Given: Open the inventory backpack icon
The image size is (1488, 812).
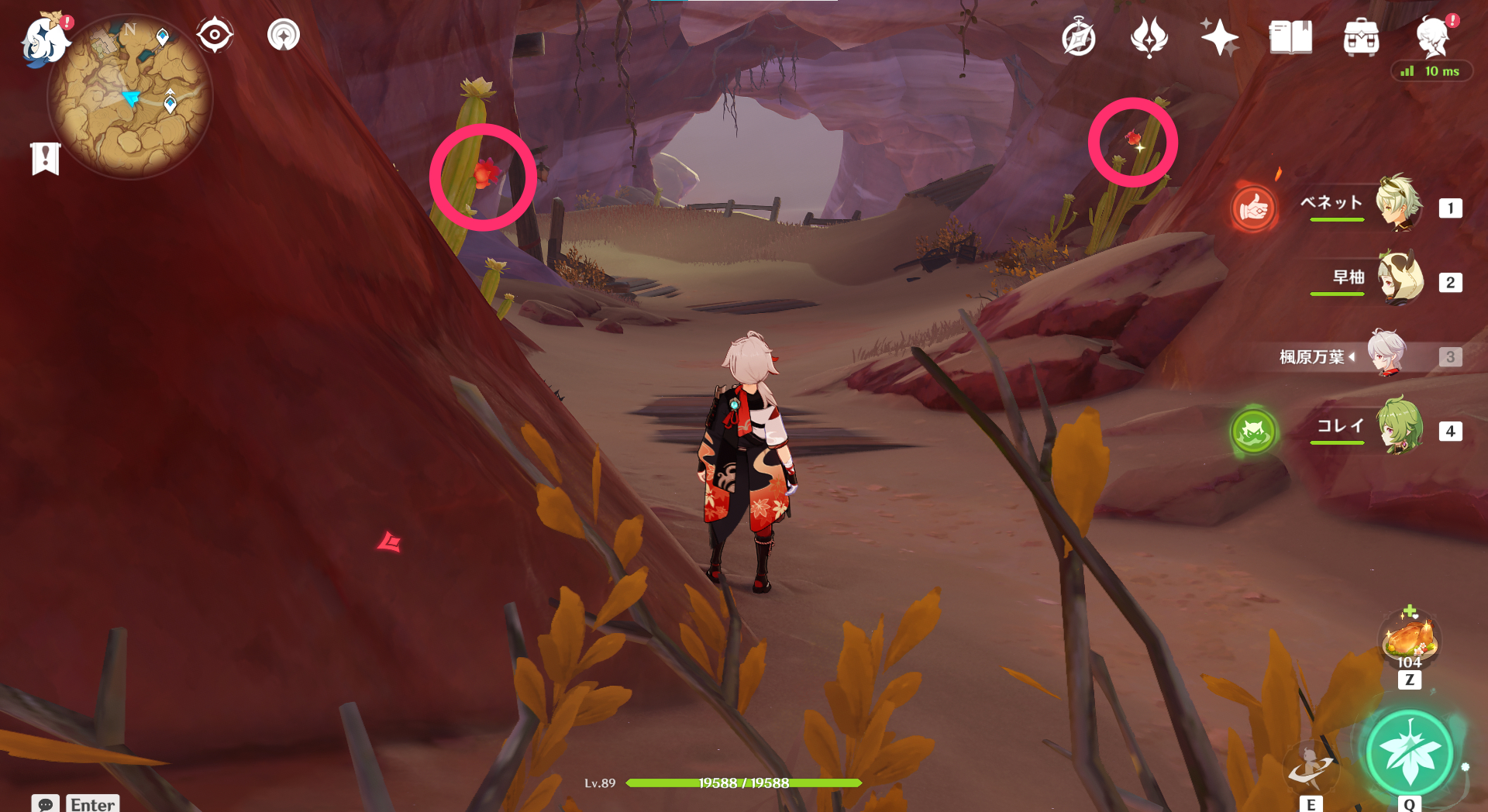Looking at the screenshot, I should point(1361,36).
